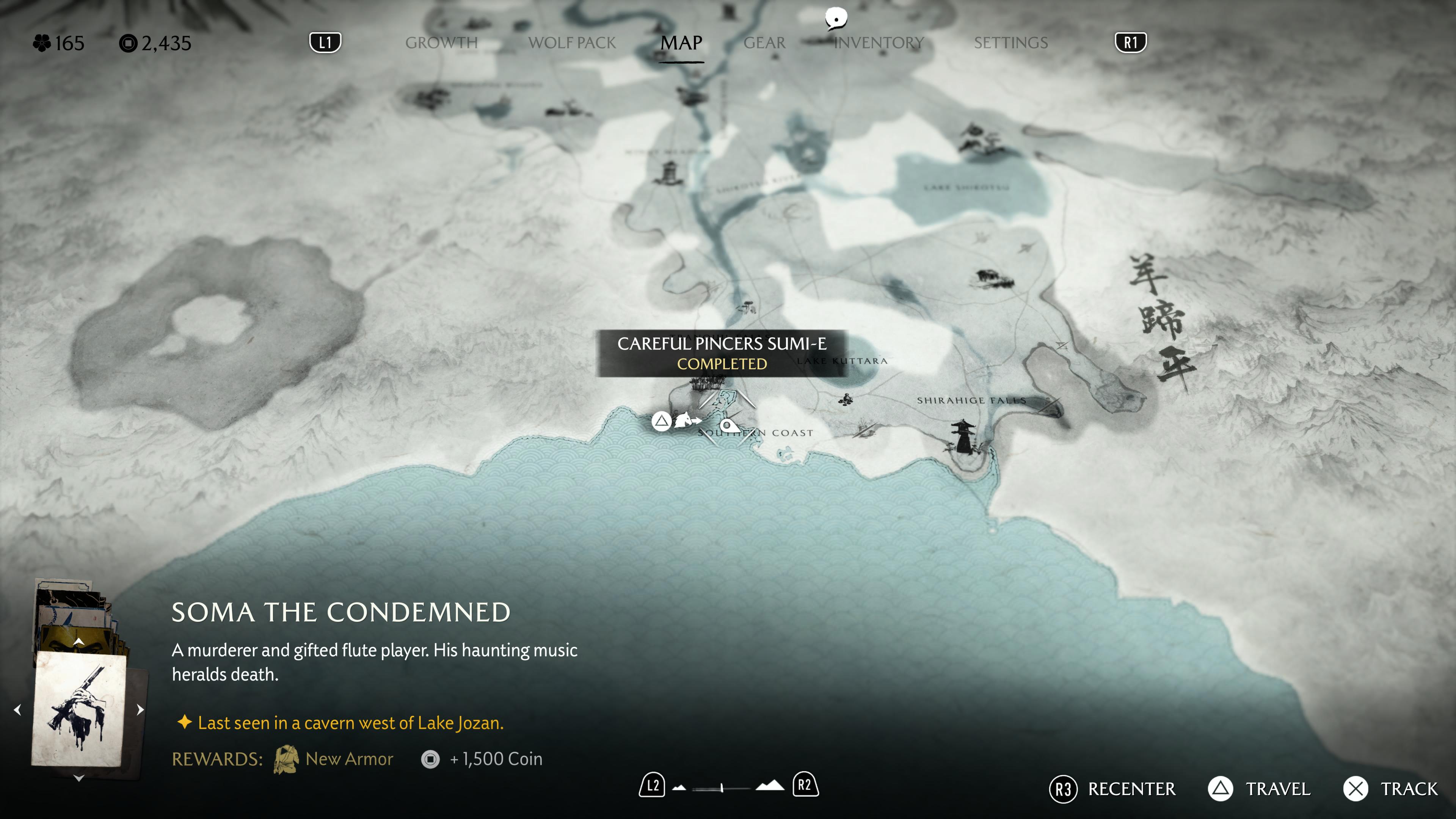Open the Wolf Pack tab
The height and width of the screenshot is (819, 1456).
[572, 43]
